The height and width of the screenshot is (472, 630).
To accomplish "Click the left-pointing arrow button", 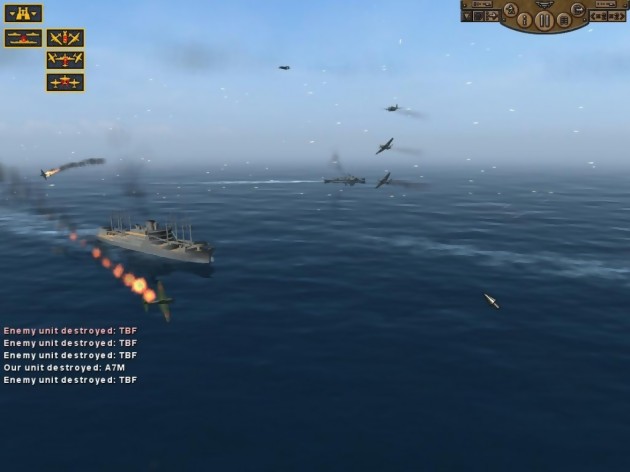I will pos(597,16).
